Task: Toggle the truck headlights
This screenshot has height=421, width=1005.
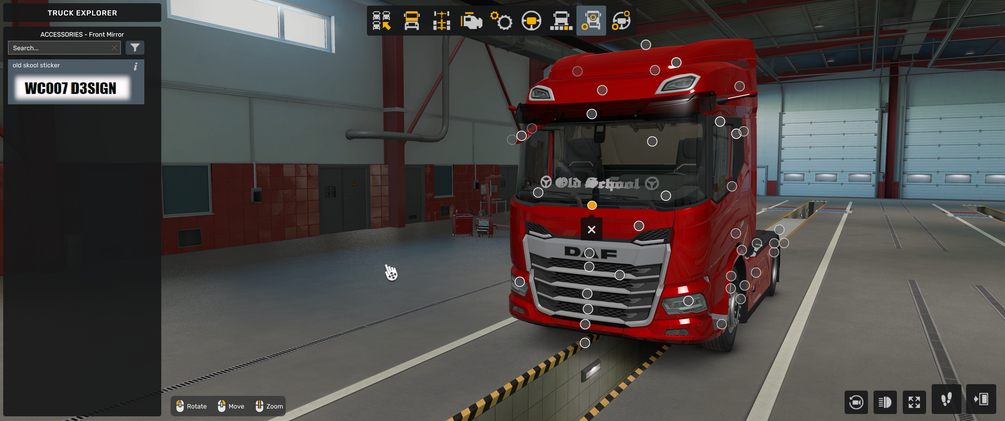Action: click(x=885, y=402)
